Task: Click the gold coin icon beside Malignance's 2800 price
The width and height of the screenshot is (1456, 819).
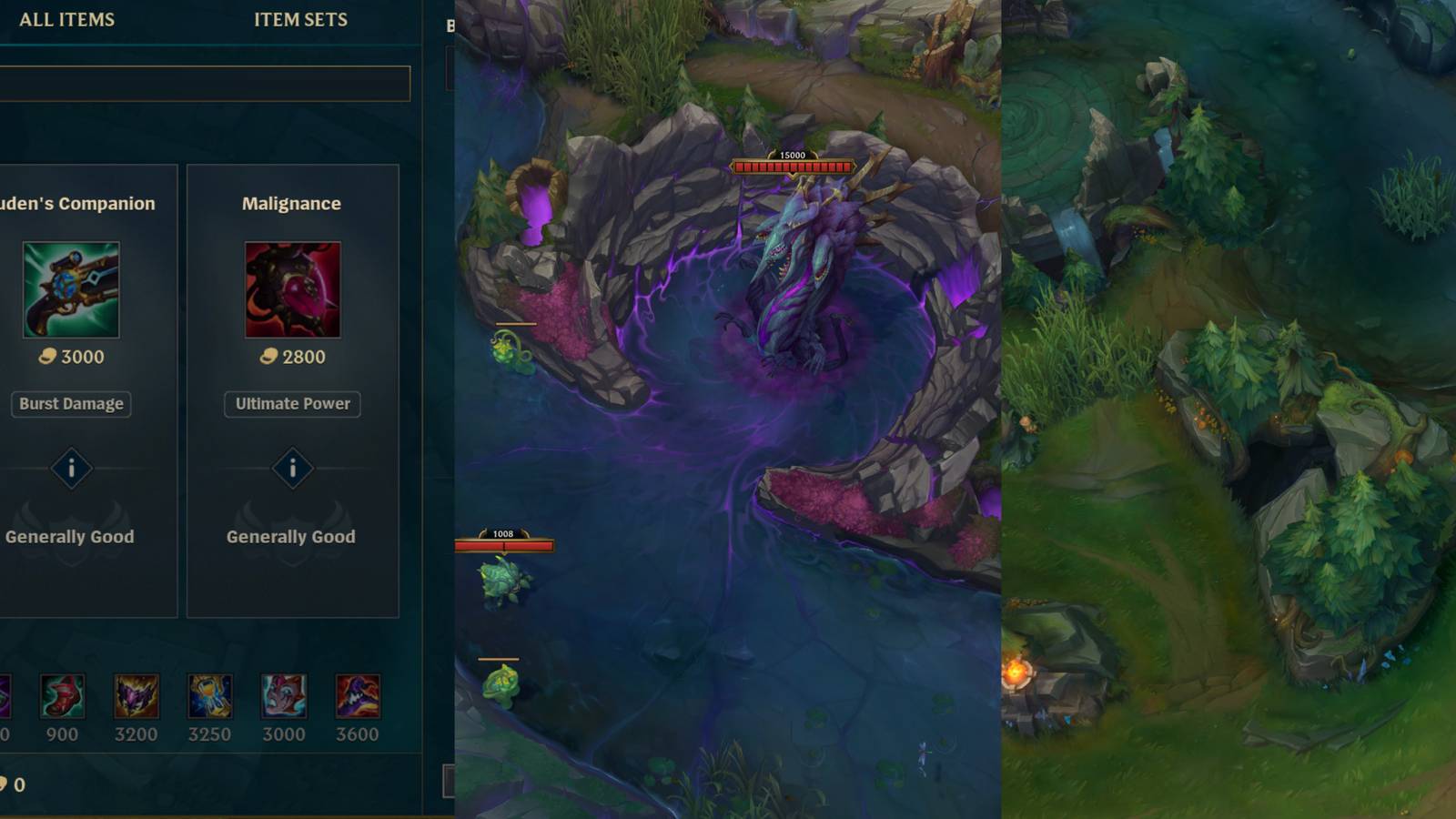Action: (266, 357)
